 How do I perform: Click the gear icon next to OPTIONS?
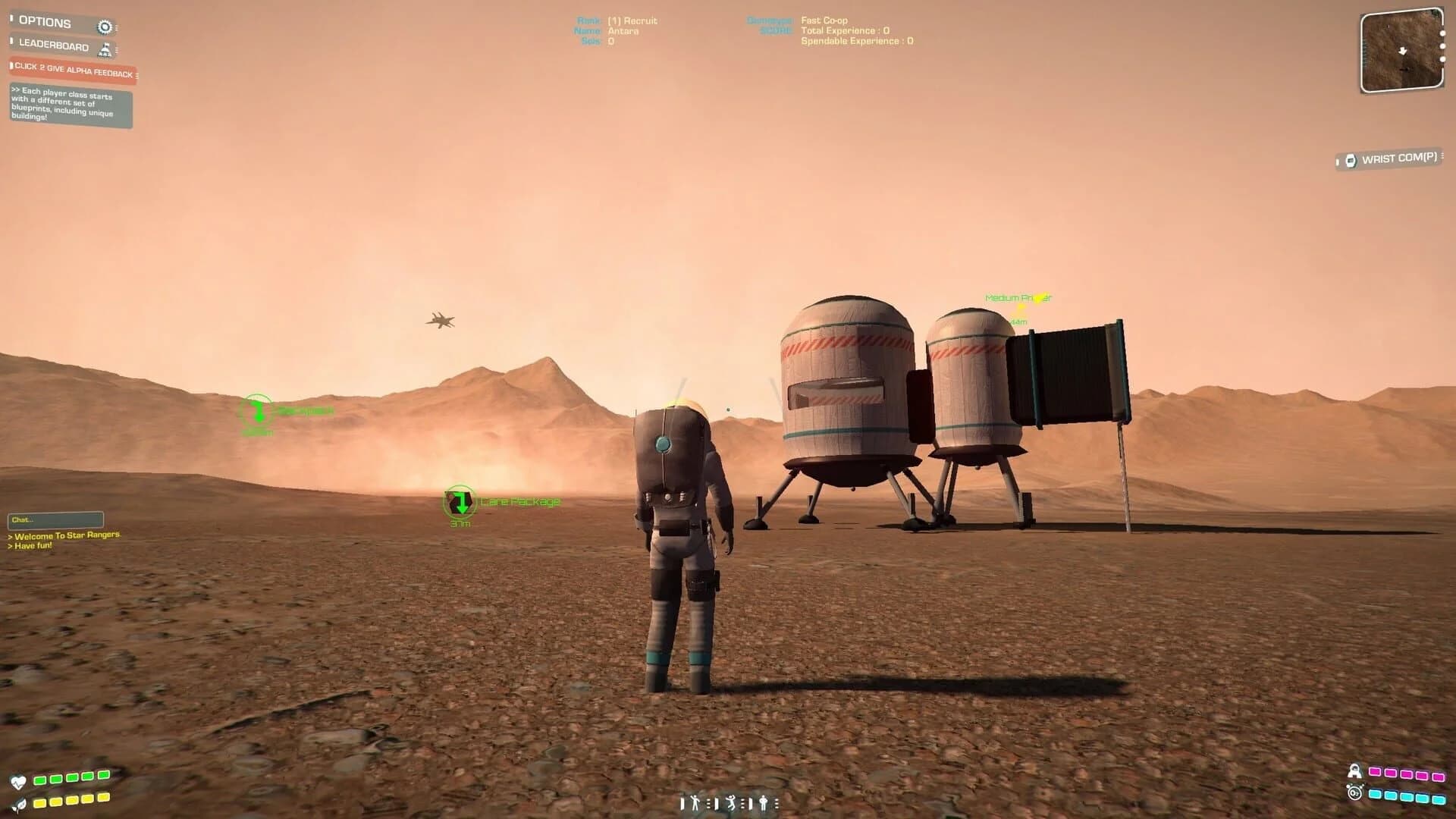(x=105, y=27)
